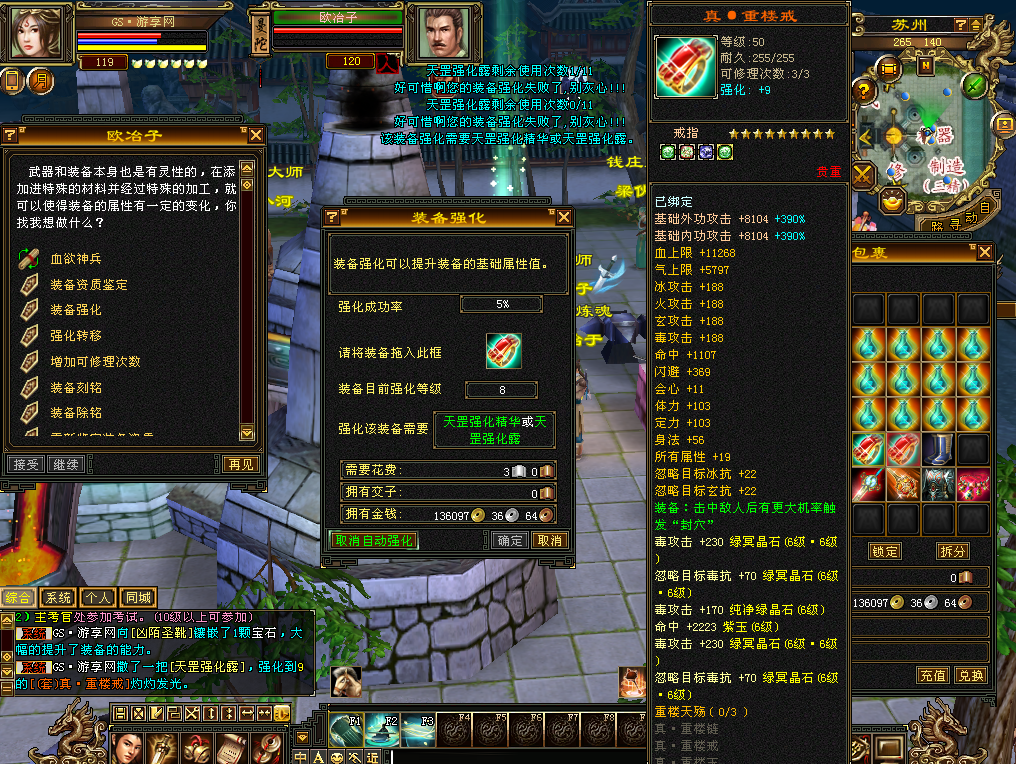This screenshot has width=1016, height=764.
Task: Close the 装备强化 window
Action: [x=564, y=217]
